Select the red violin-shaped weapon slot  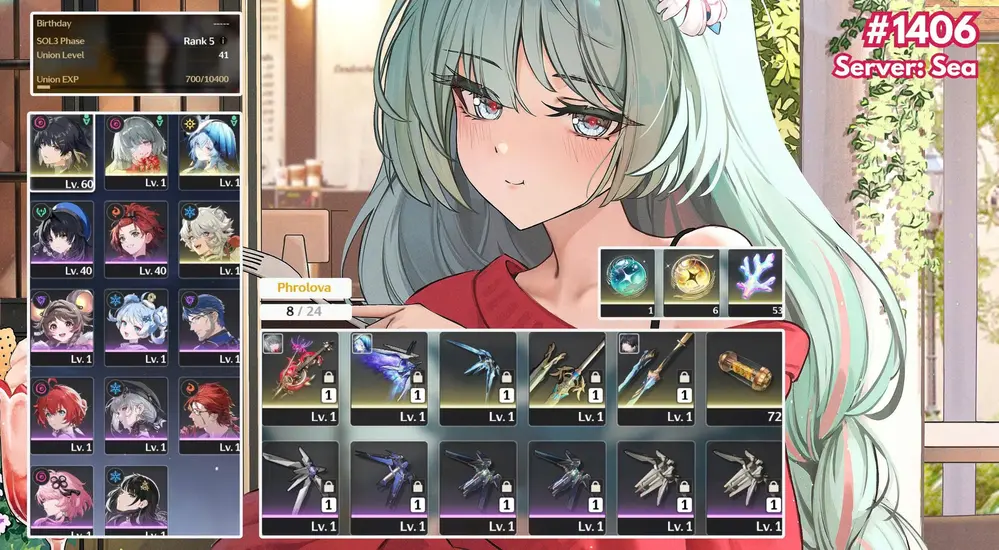pos(299,377)
